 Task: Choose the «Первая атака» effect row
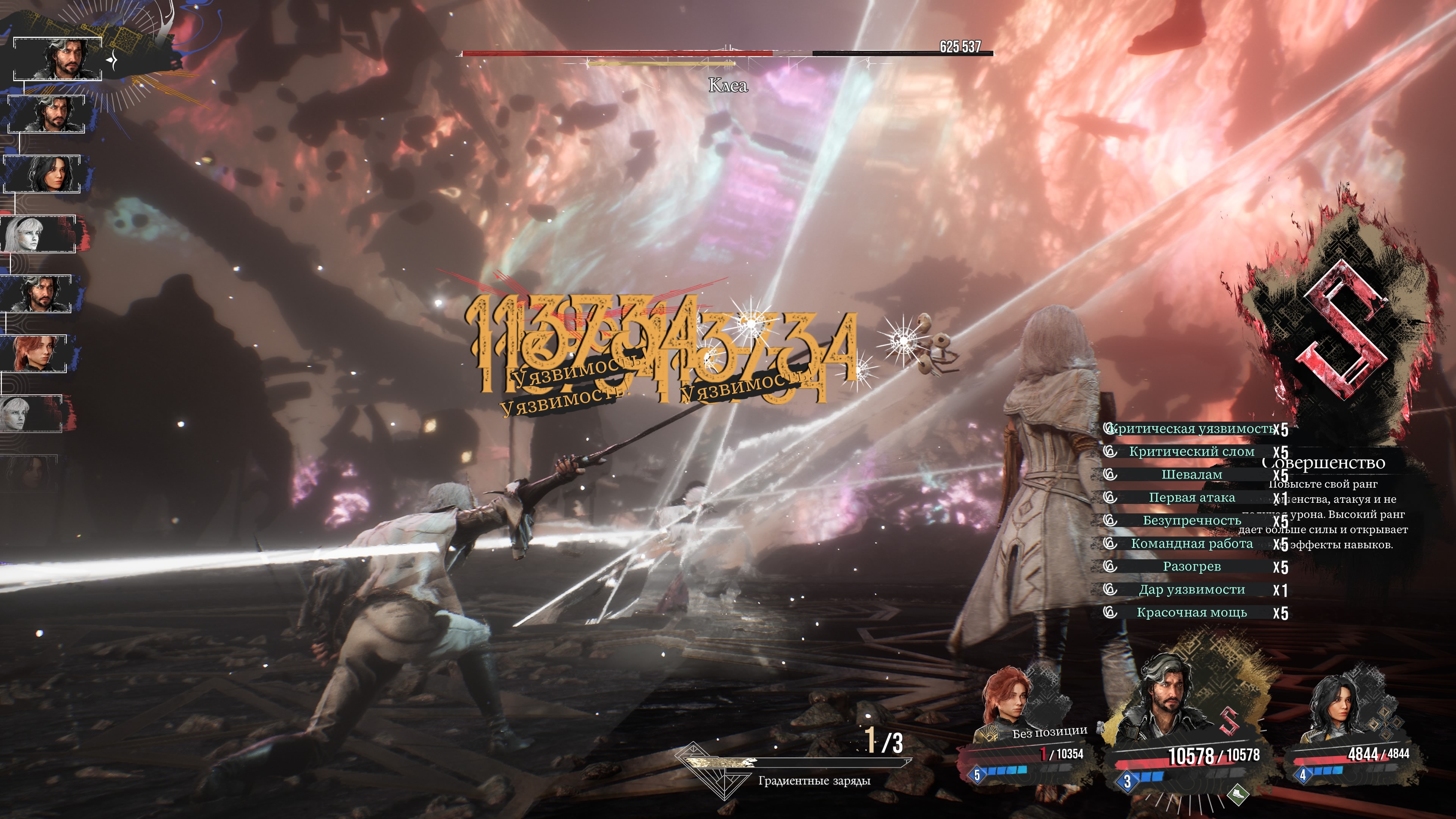(1191, 498)
